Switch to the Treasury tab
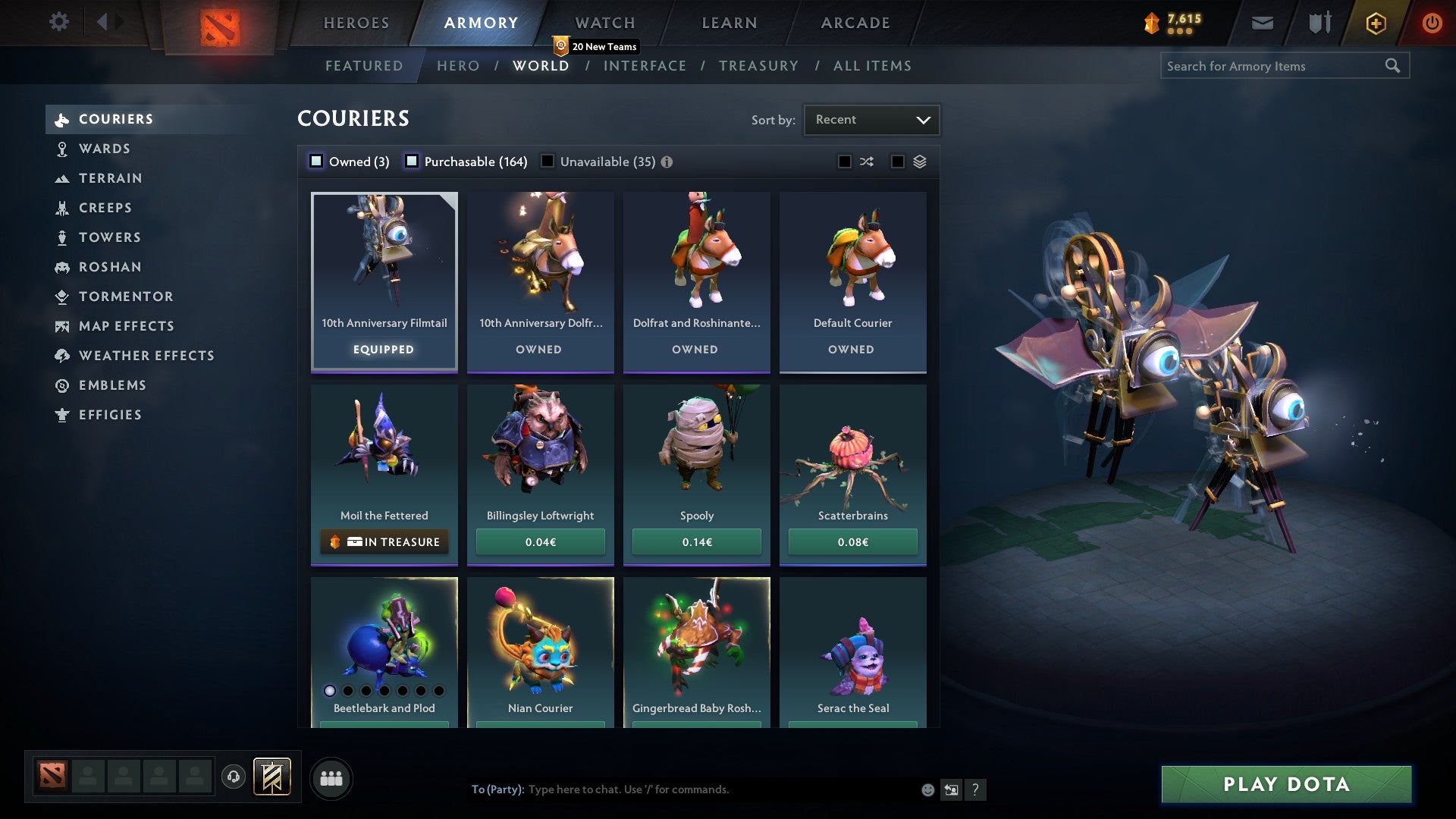This screenshot has width=1456, height=819. (x=758, y=65)
